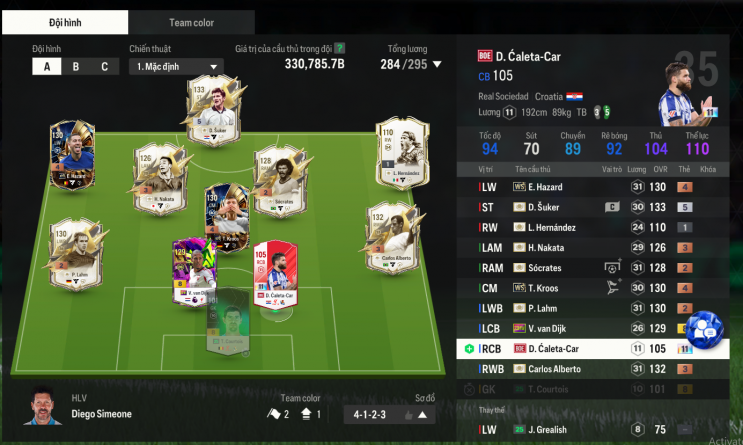Pick the Sócrates card on pitch
The height and width of the screenshot is (445, 743).
pyautogui.click(x=279, y=179)
